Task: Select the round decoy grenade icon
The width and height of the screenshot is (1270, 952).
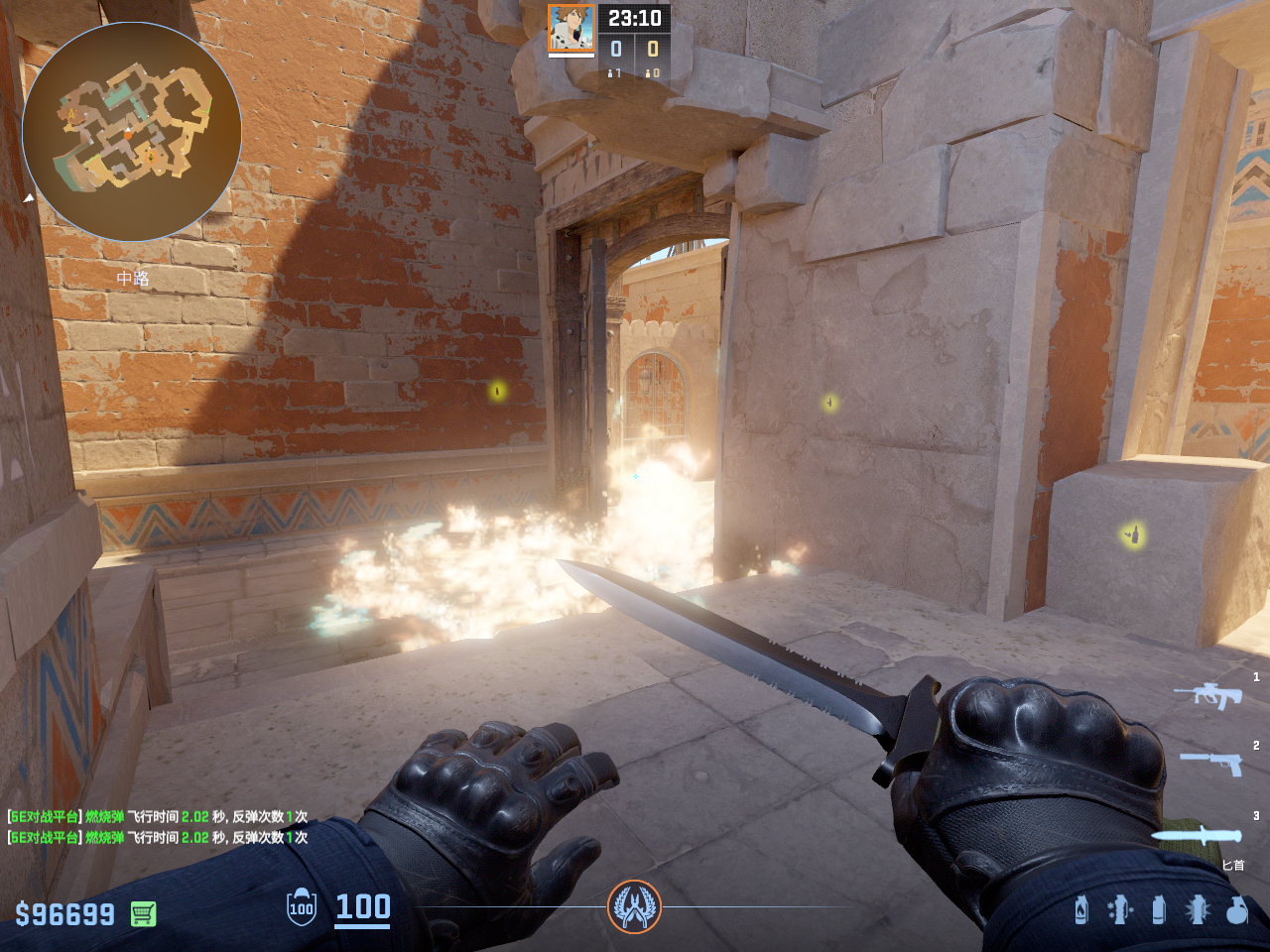Action: coord(1236,909)
